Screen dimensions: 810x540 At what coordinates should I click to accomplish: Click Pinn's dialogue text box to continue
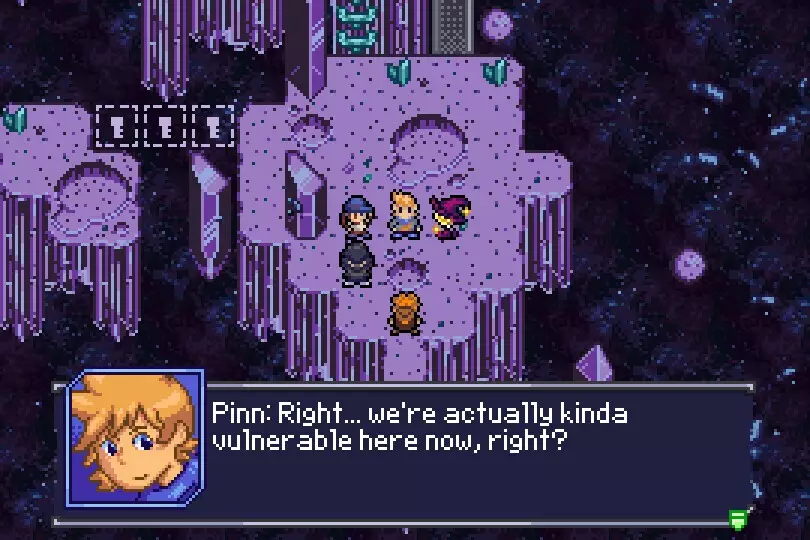(x=470, y=450)
